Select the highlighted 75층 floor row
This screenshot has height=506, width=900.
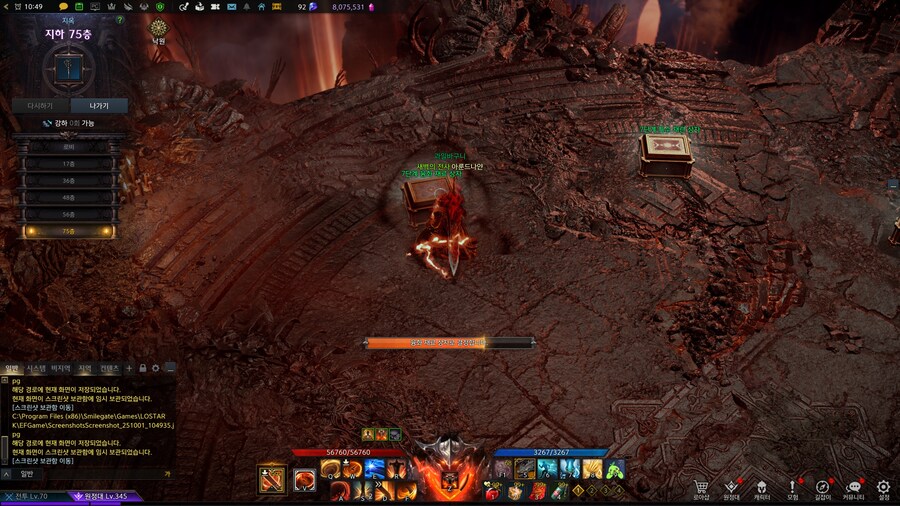[x=69, y=231]
